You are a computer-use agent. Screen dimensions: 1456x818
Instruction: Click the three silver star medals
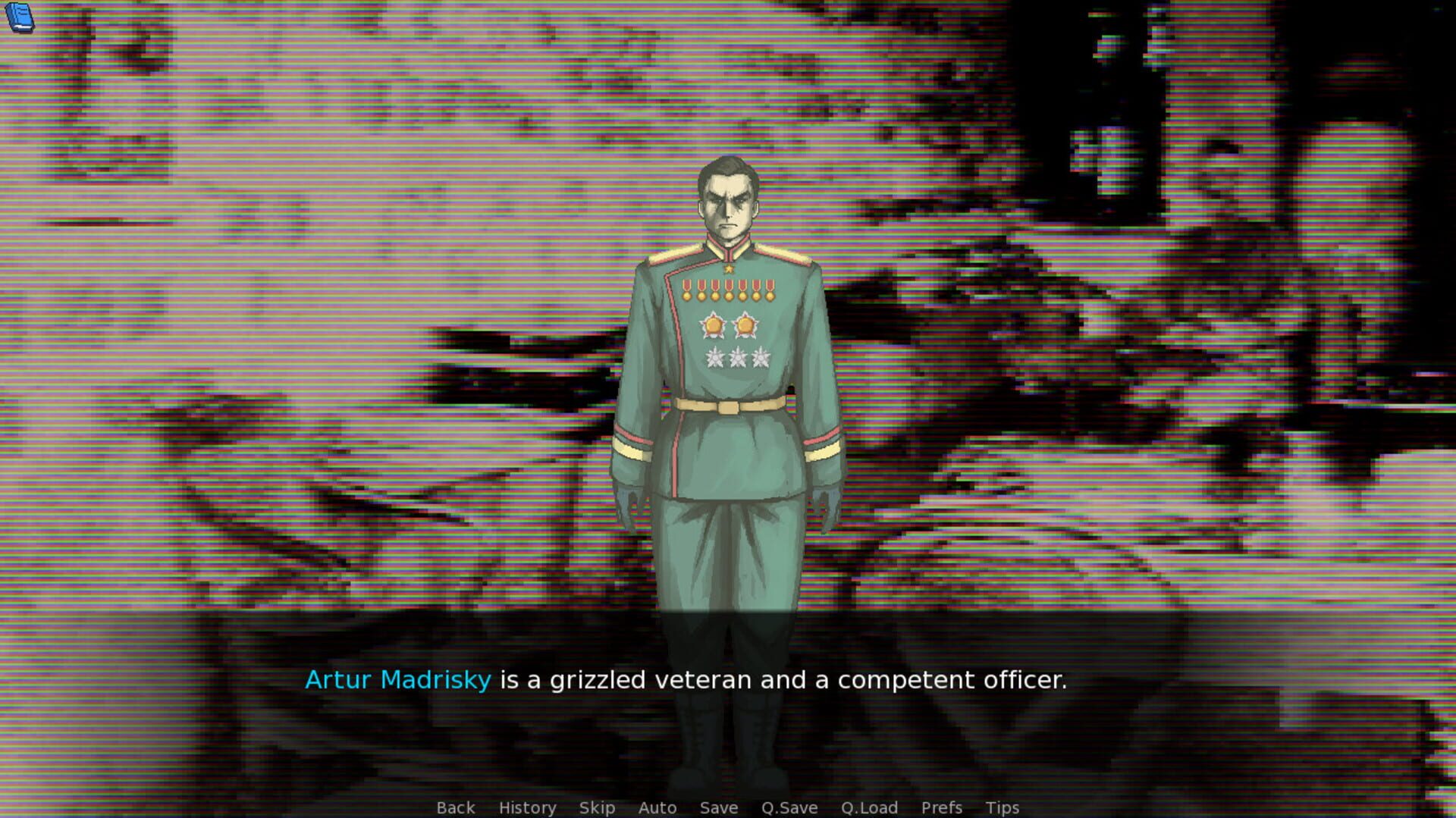(736, 356)
